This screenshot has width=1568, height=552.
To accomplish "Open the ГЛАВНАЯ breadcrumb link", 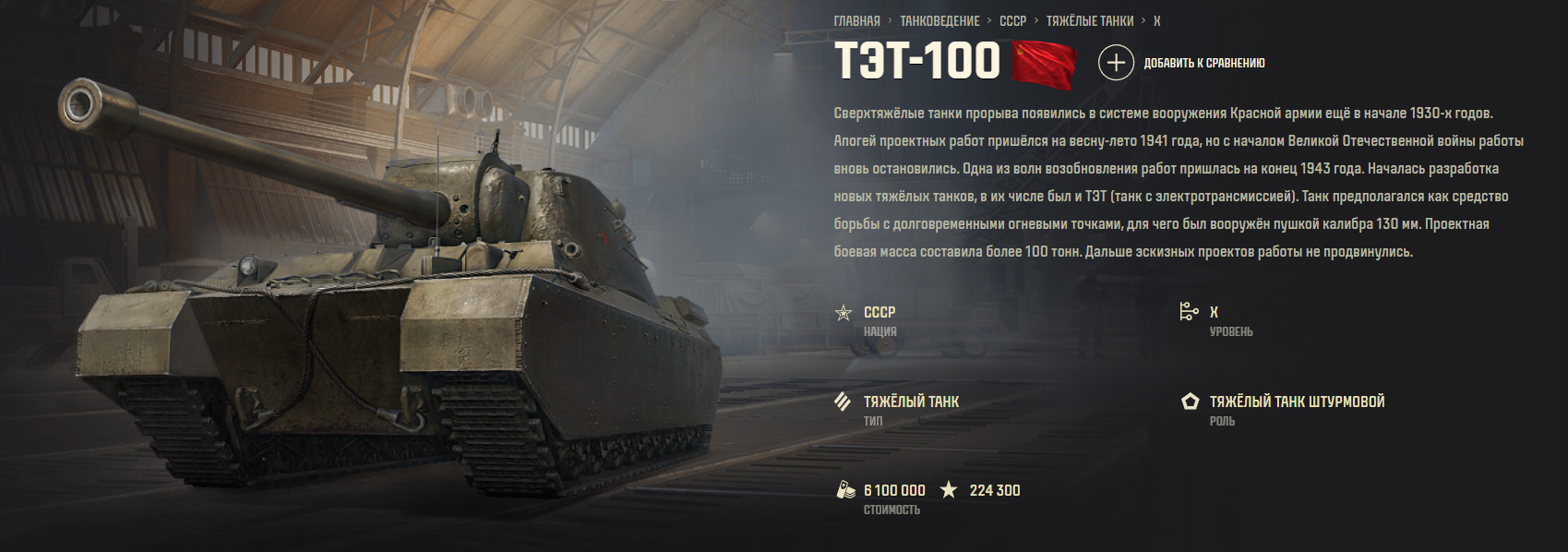I will tap(856, 21).
